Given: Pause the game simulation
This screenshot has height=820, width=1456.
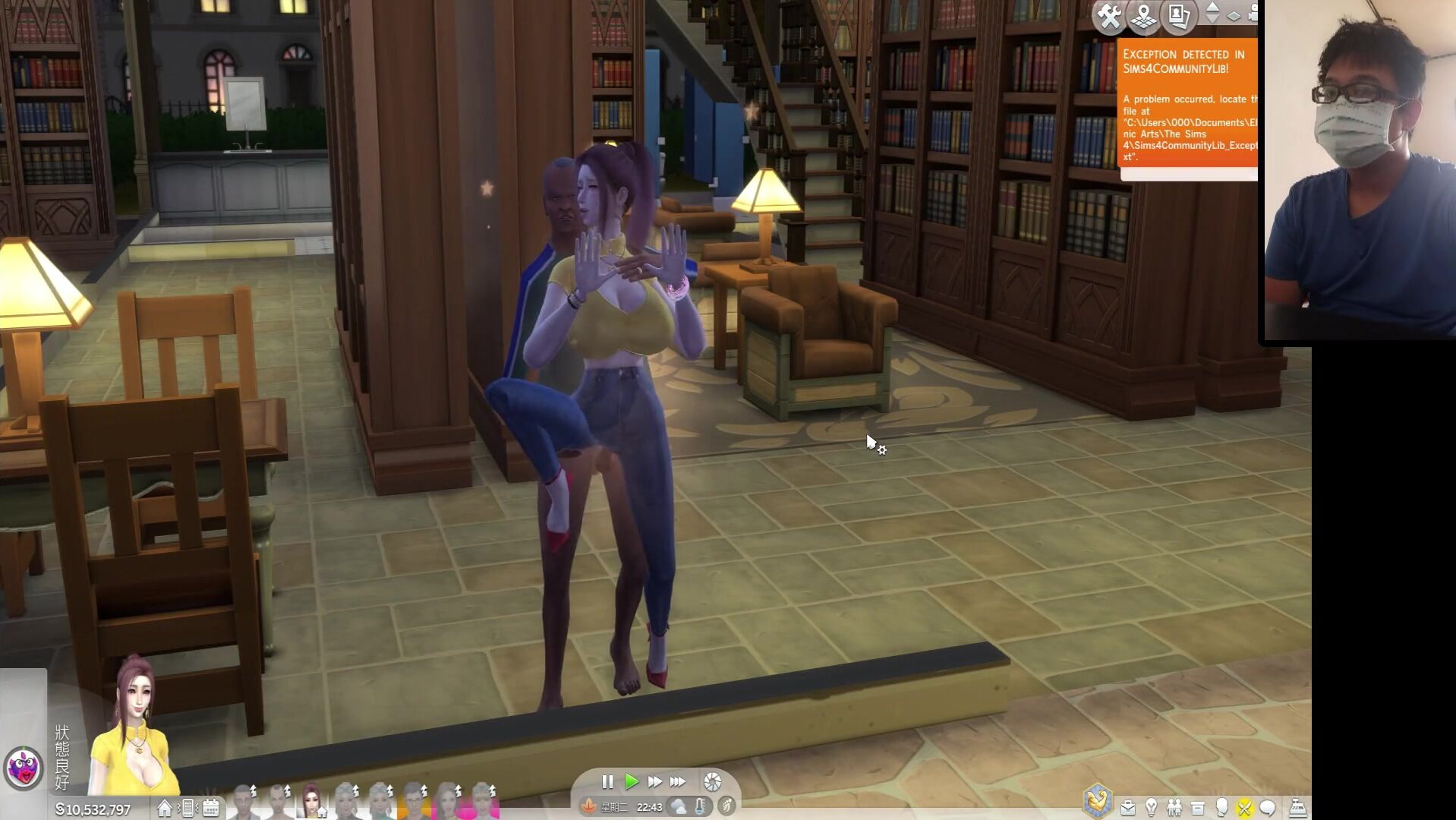Looking at the screenshot, I should tap(607, 781).
